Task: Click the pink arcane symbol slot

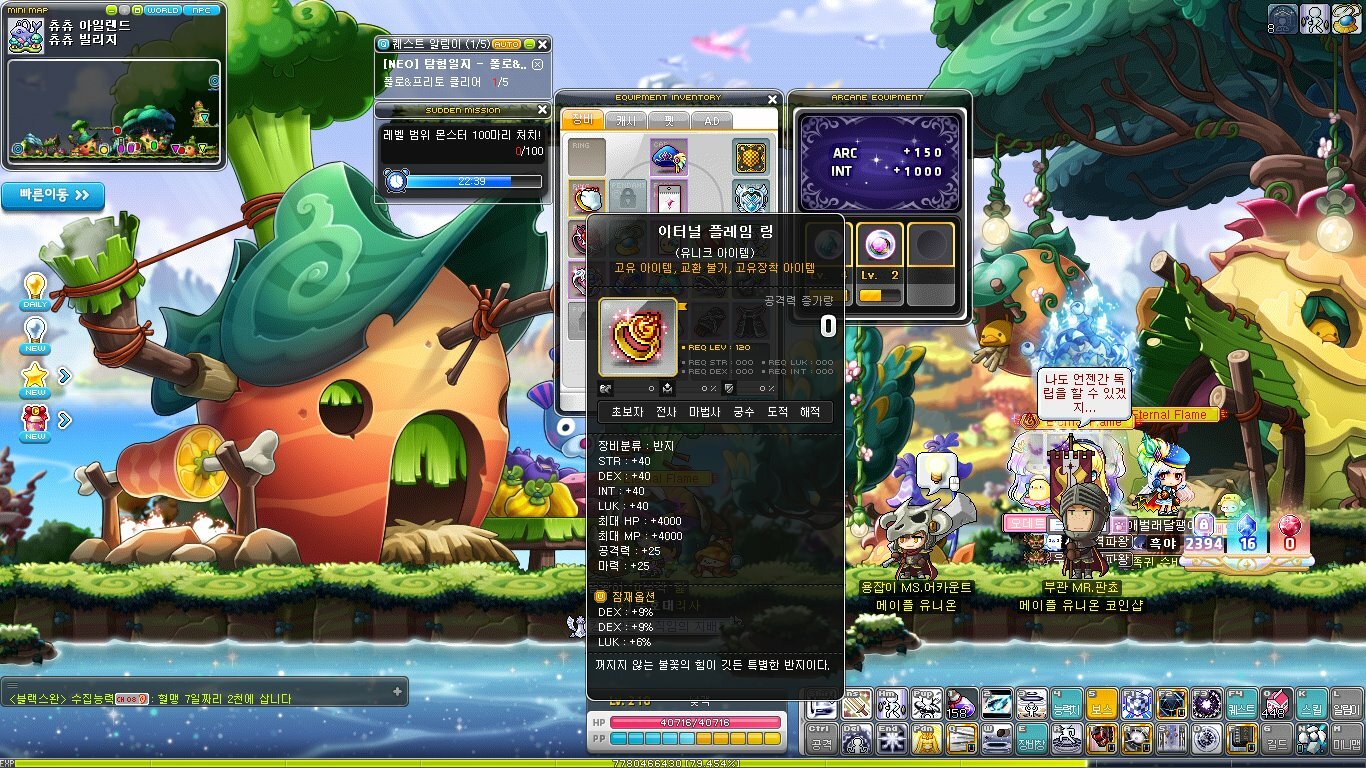Action: [x=880, y=245]
